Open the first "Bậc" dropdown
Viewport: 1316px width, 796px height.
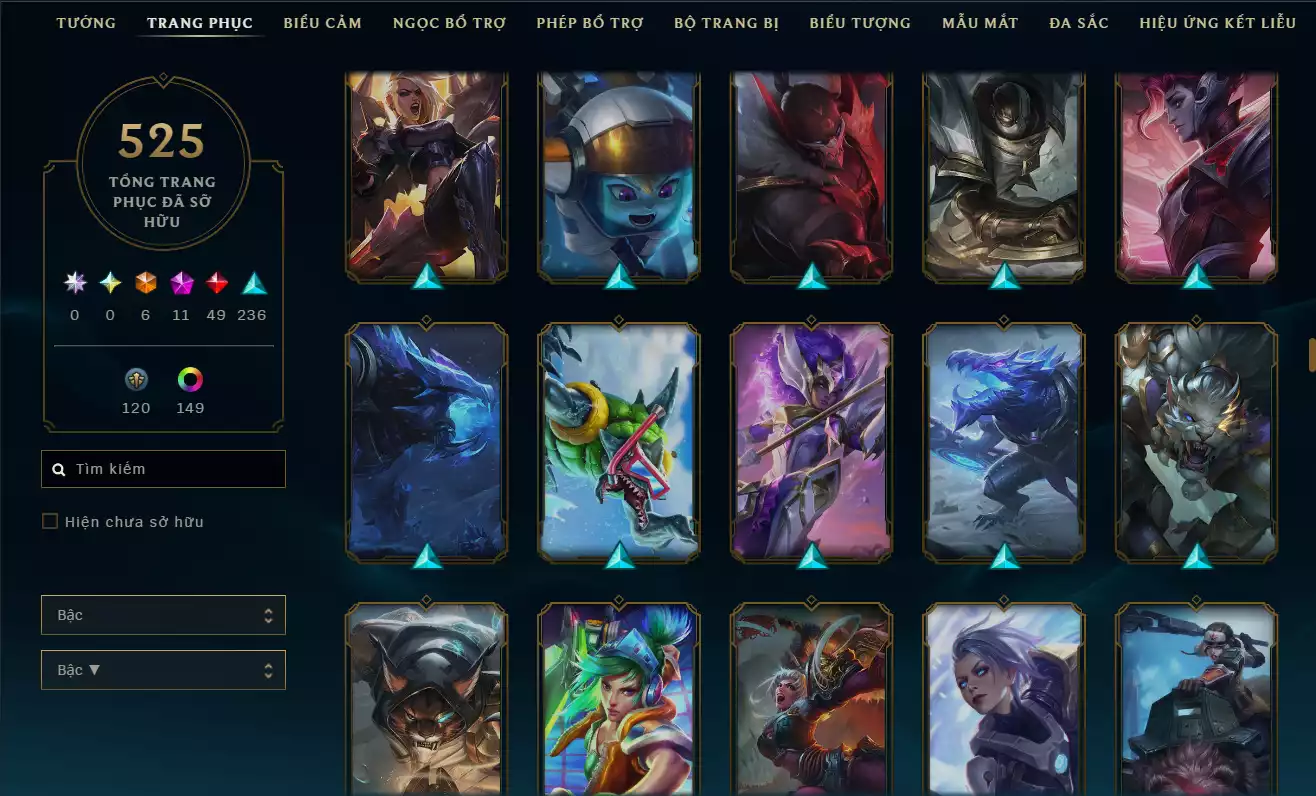(x=163, y=615)
